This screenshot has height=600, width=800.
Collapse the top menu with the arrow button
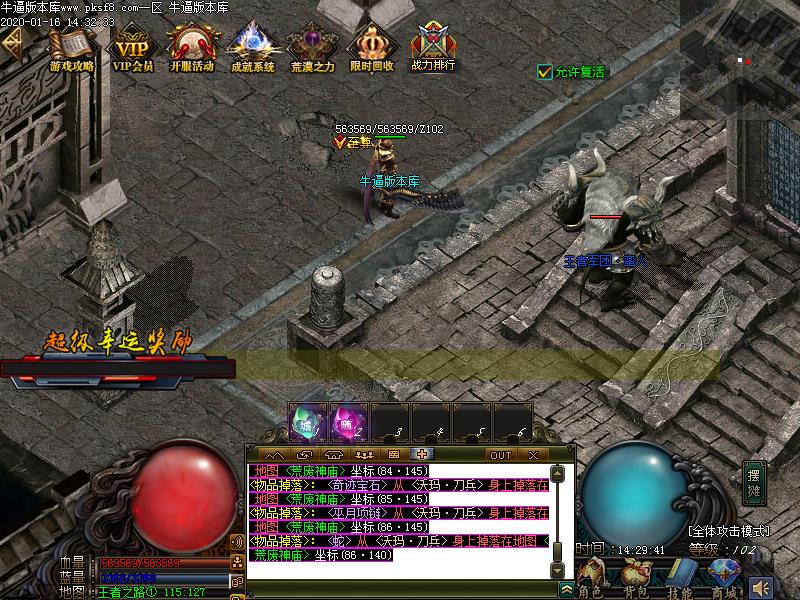(x=13, y=41)
